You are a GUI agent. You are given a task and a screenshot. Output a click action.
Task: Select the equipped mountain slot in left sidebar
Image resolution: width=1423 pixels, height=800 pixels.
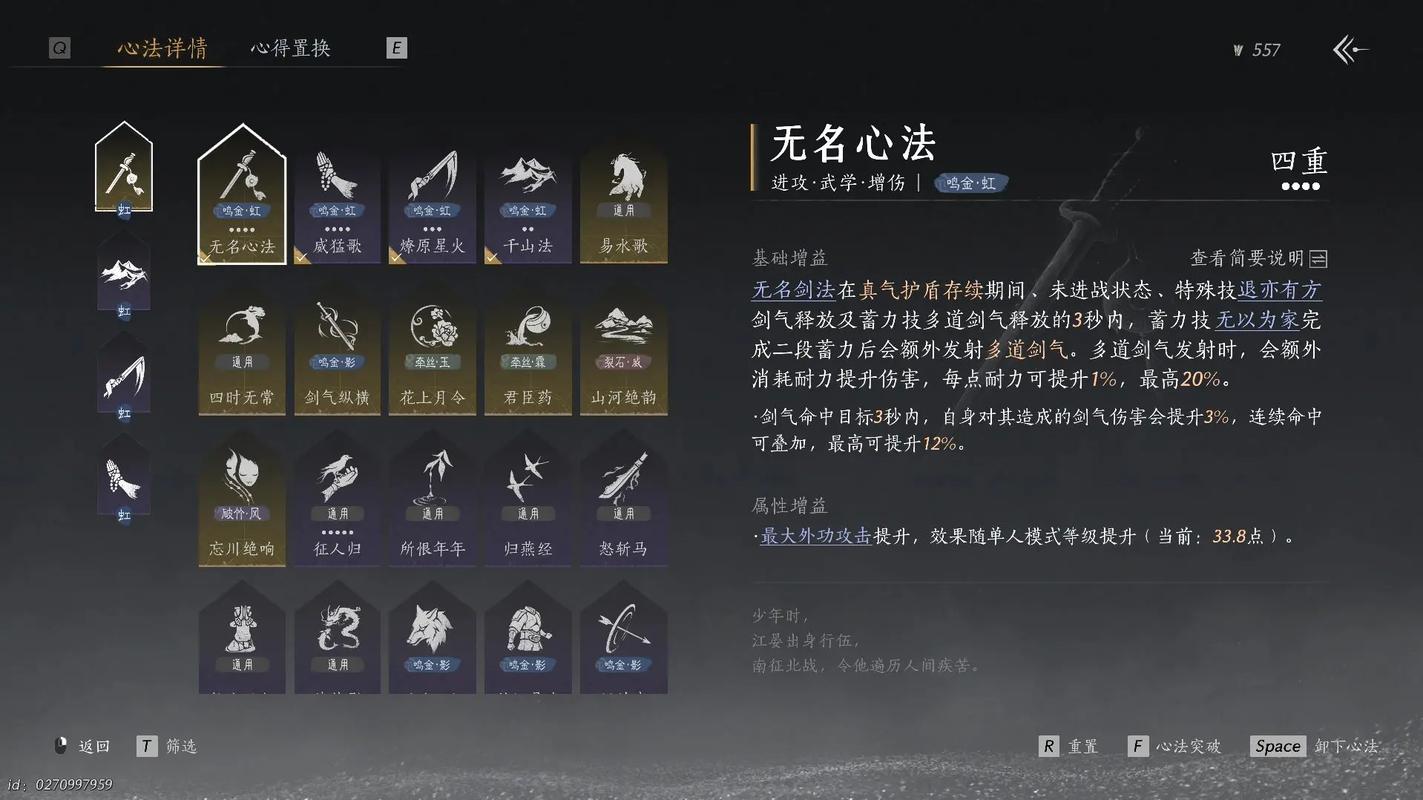(123, 270)
